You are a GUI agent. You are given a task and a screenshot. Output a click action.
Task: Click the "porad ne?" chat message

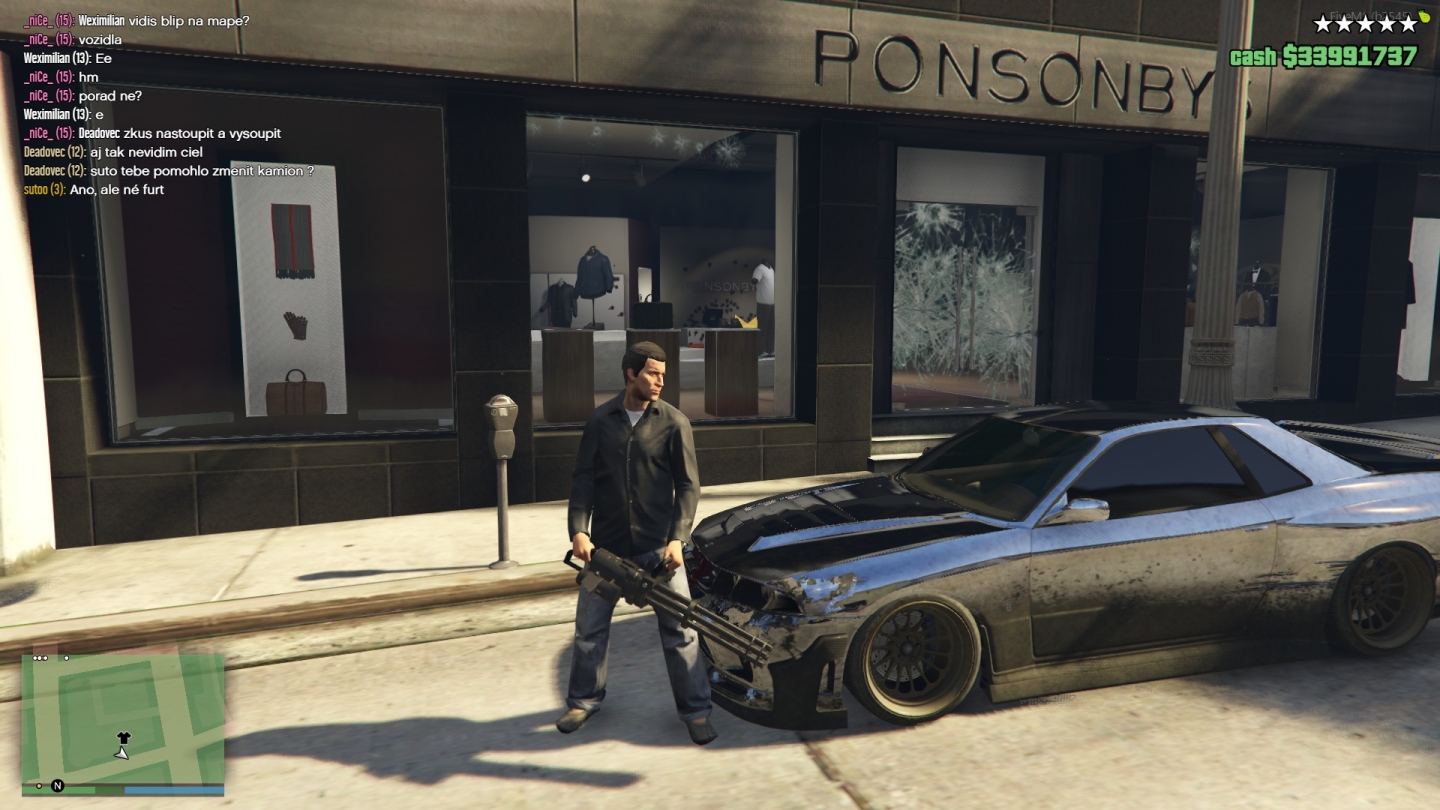(110, 96)
